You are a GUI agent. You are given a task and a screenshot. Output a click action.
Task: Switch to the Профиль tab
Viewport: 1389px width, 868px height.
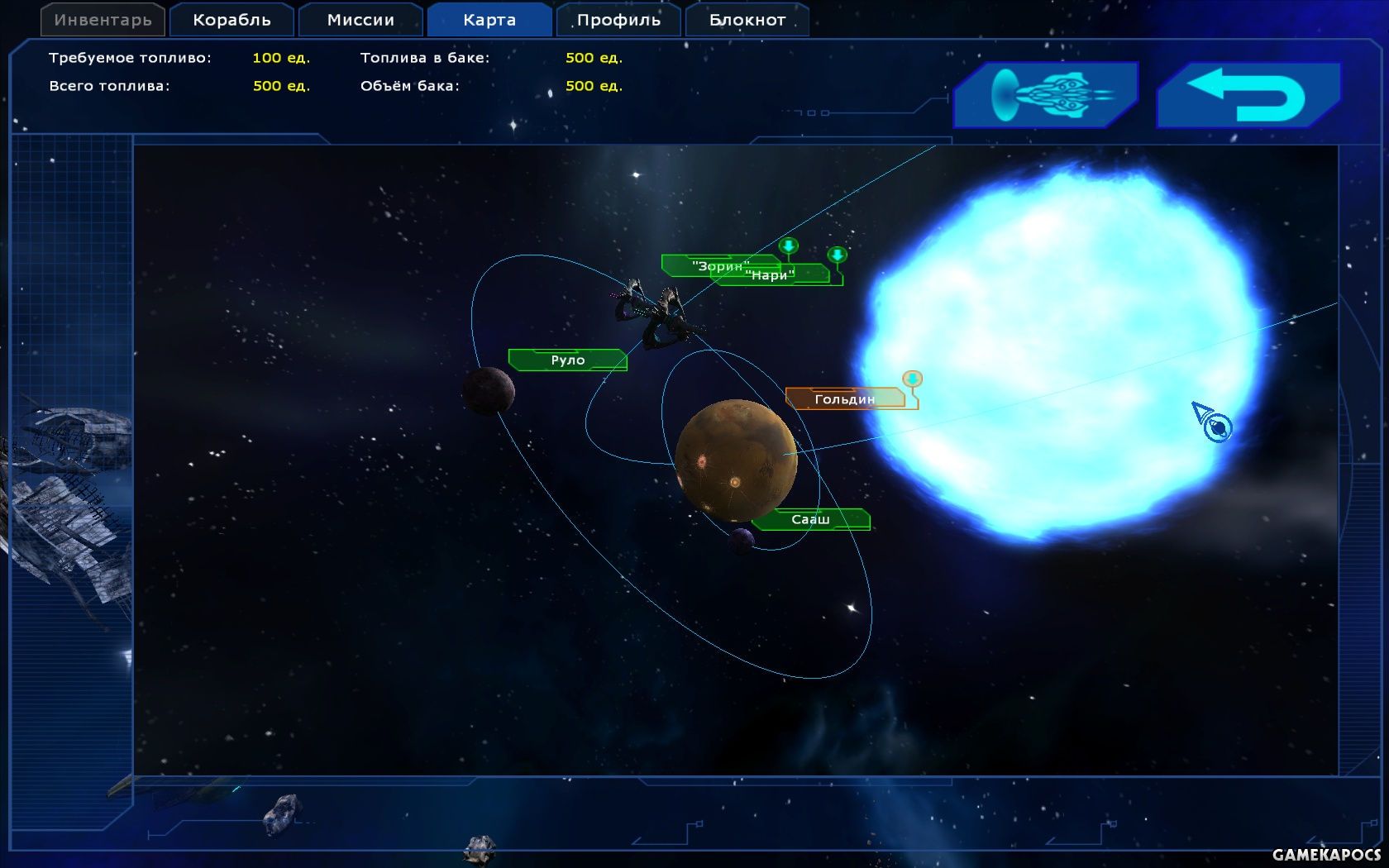[618, 20]
